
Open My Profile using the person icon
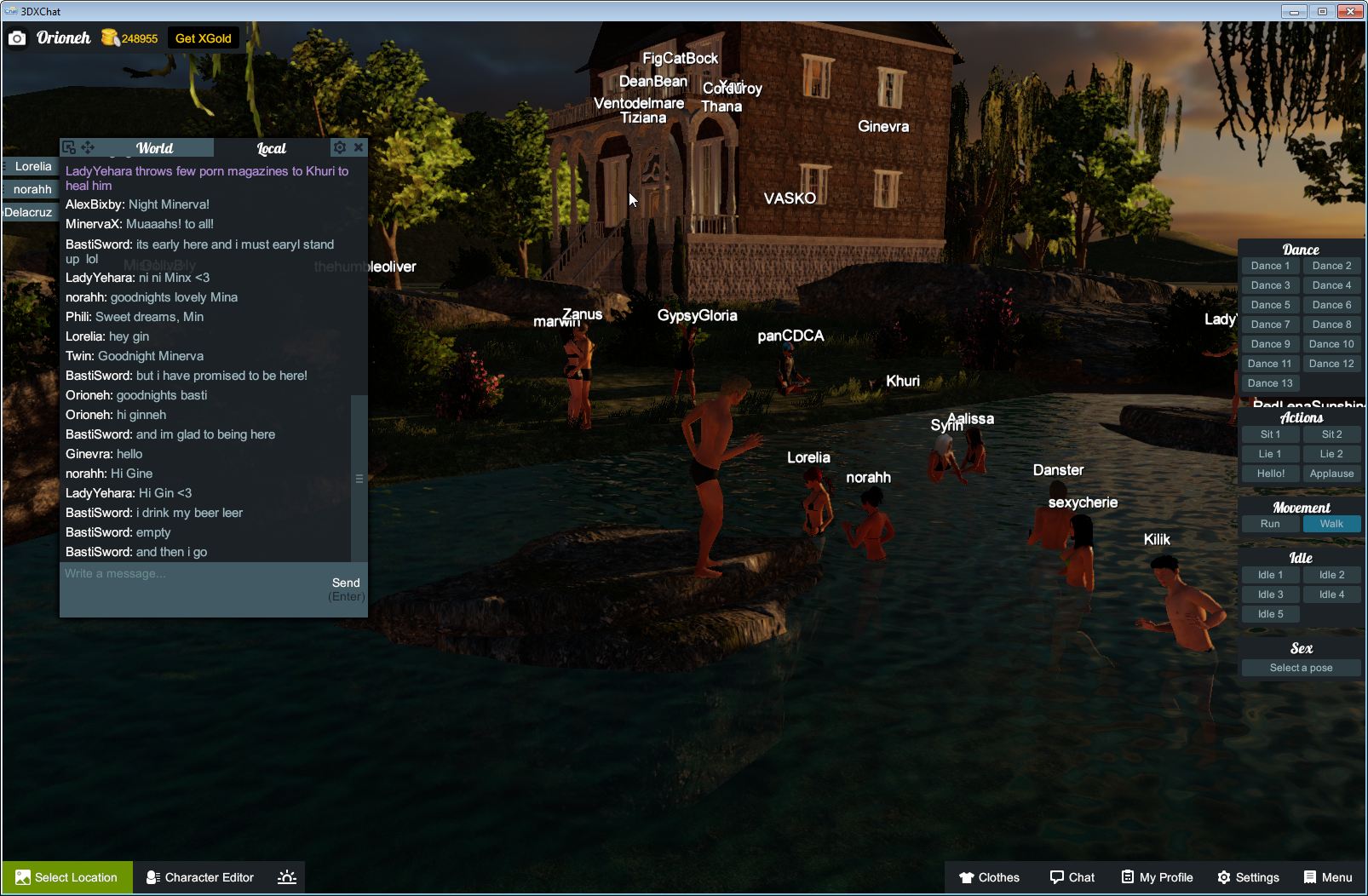[1127, 877]
